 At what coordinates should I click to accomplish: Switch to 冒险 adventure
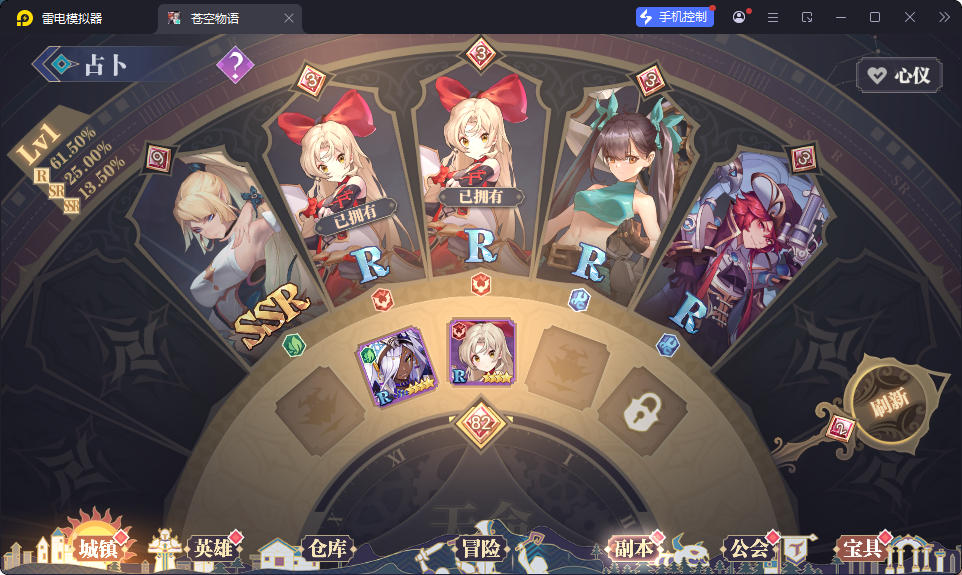tap(480, 548)
